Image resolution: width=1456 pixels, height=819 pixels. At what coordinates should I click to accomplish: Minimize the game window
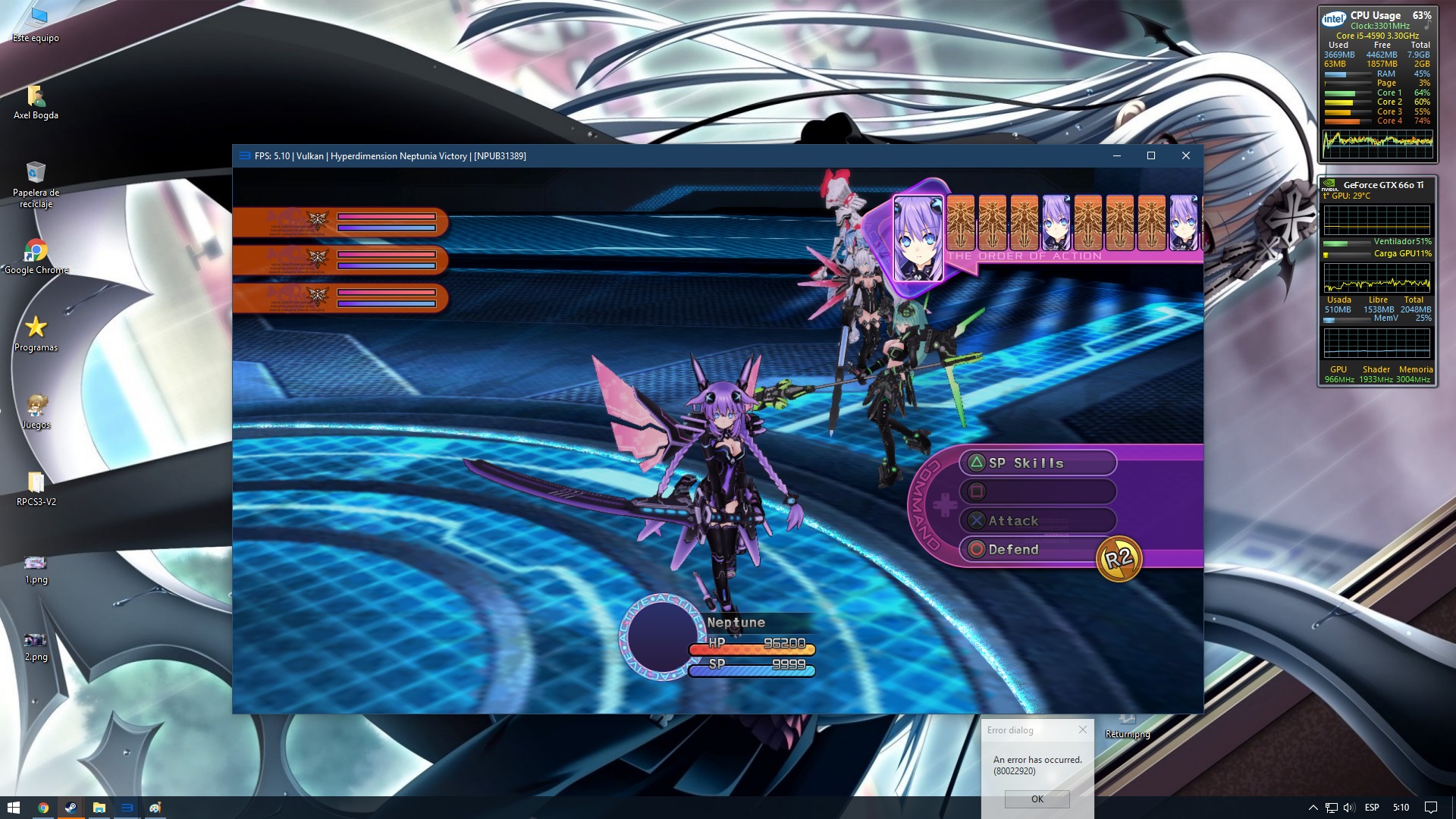[x=1117, y=155]
